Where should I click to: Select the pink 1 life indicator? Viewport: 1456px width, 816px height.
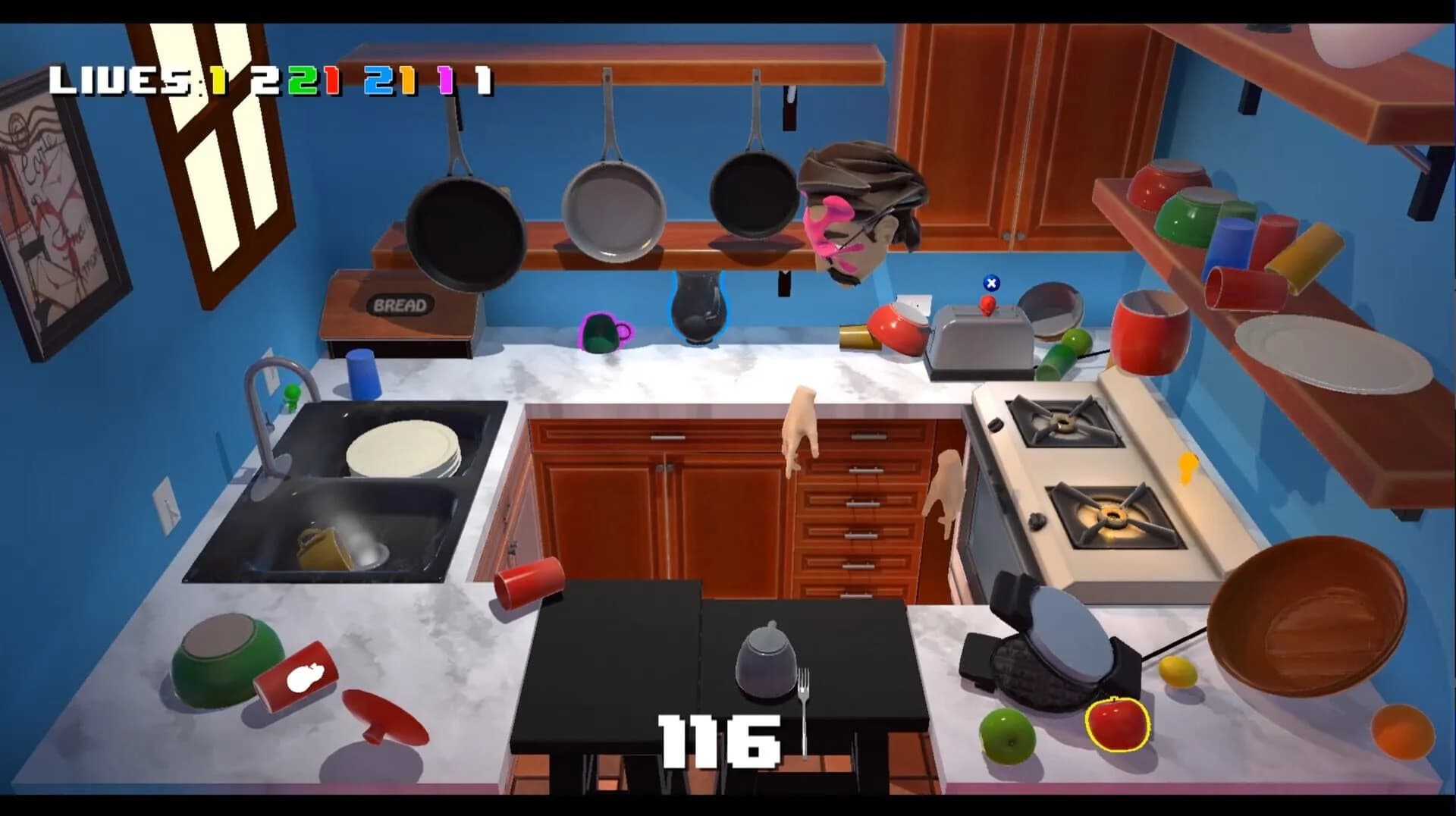pos(444,80)
